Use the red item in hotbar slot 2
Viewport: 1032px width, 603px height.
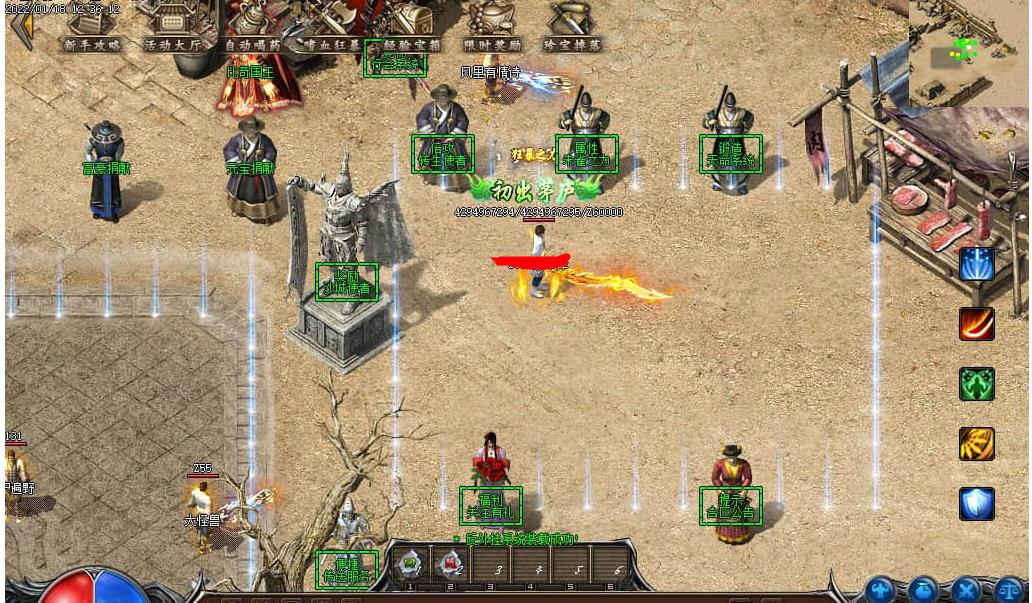(450, 563)
